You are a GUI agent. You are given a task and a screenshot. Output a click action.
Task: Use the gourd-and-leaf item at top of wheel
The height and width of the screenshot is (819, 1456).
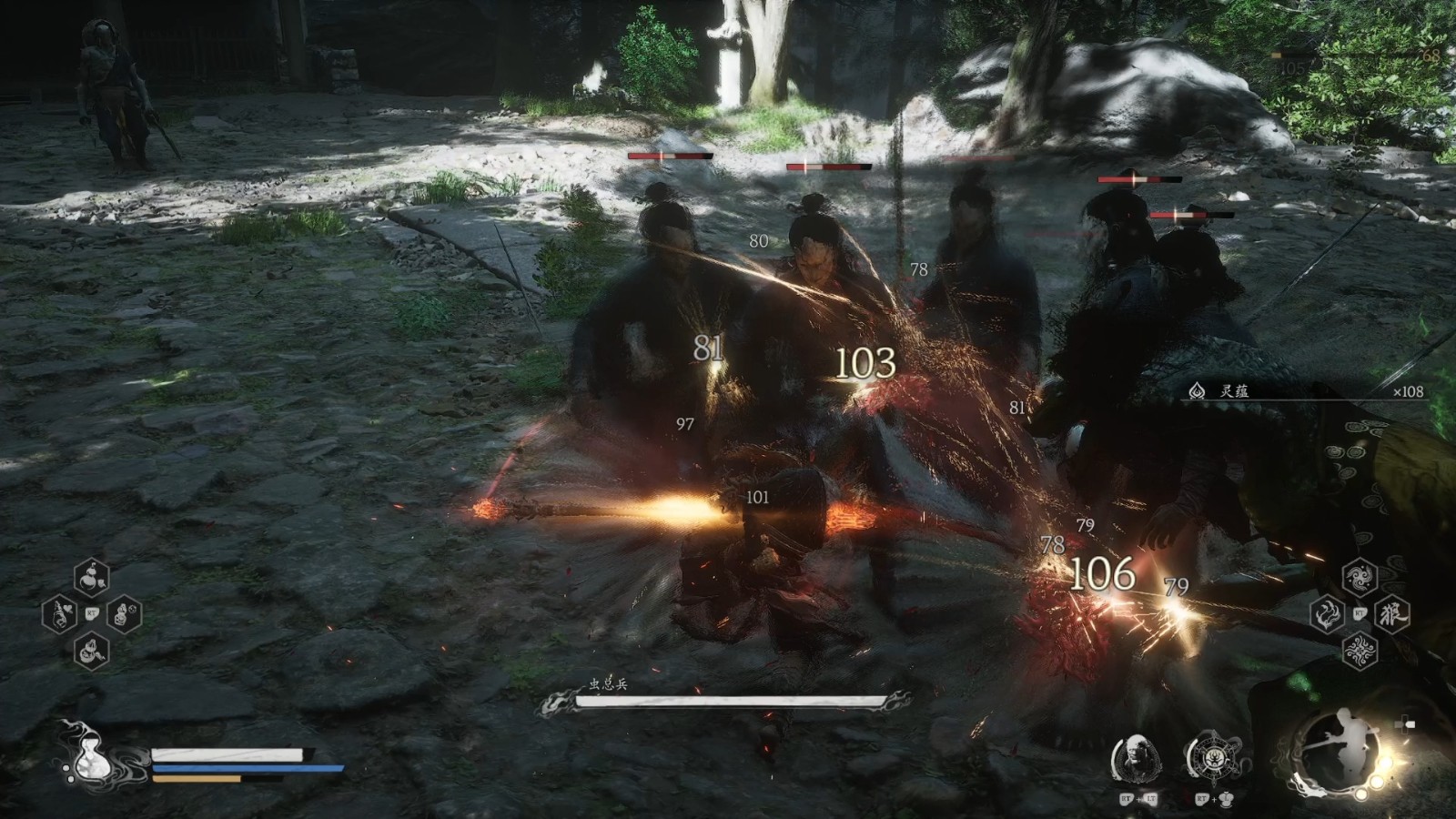pos(91,577)
